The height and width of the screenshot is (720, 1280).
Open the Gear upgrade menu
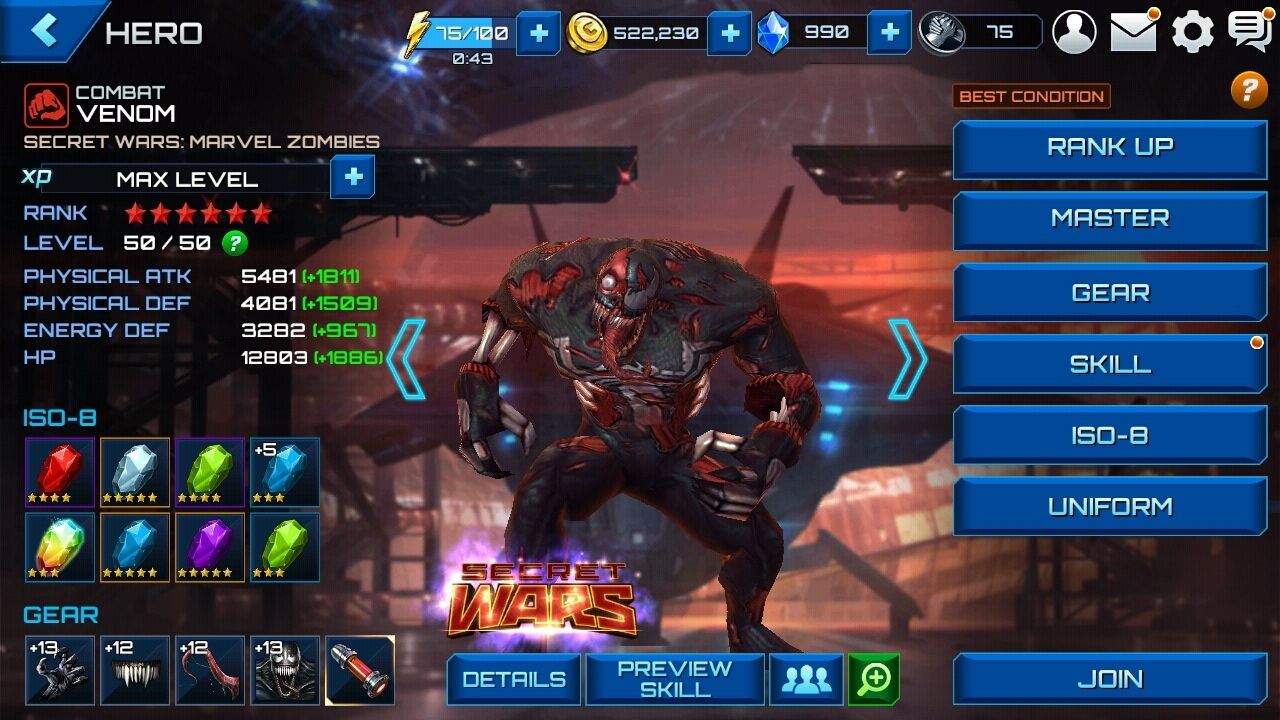point(1110,293)
